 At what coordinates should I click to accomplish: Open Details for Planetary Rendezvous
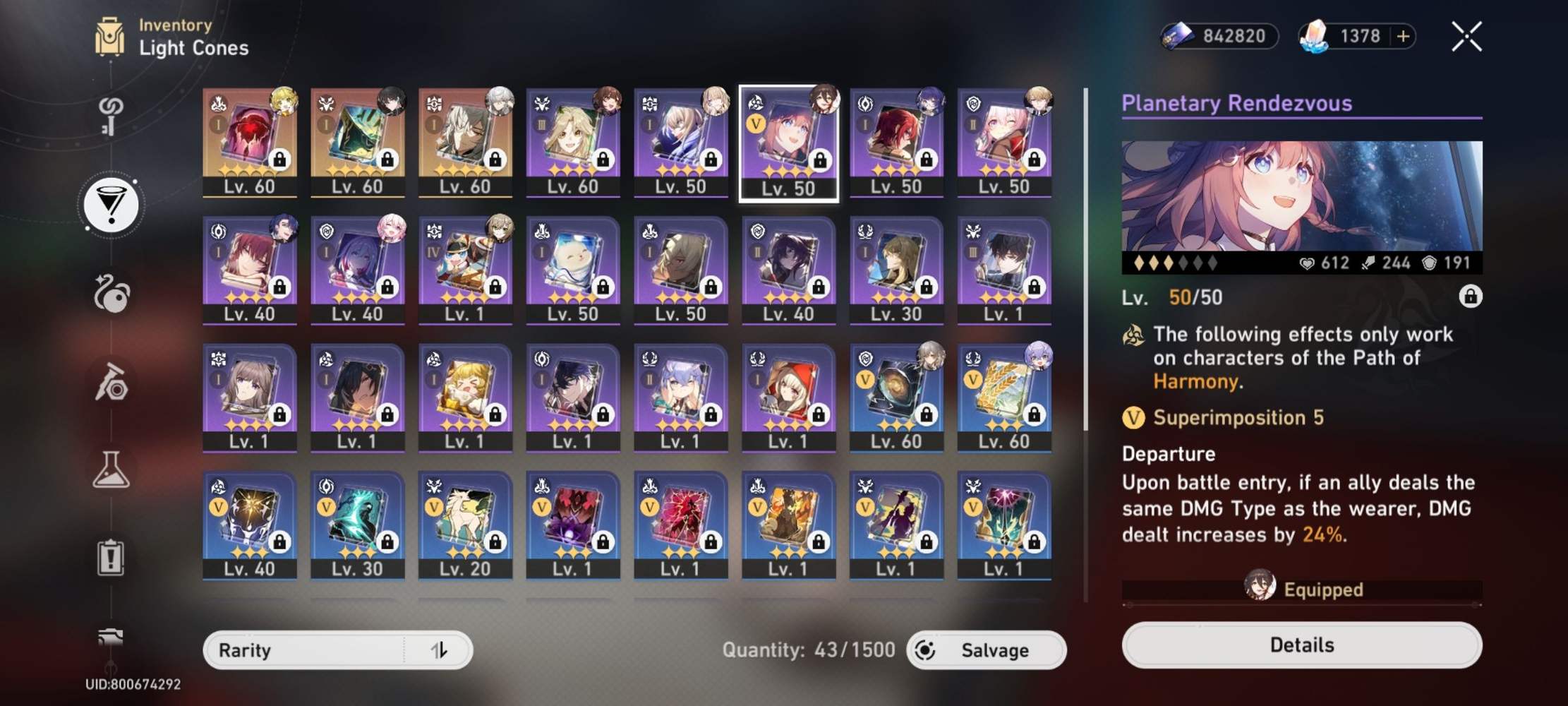[x=1302, y=645]
